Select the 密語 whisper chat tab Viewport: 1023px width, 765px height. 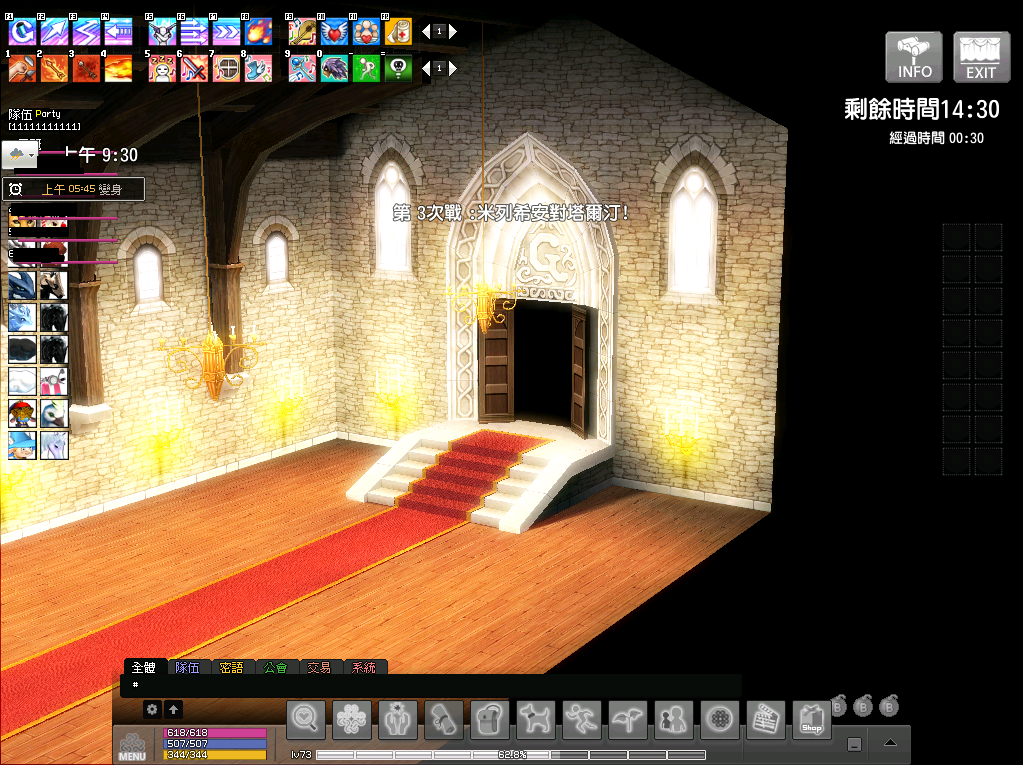(x=231, y=667)
